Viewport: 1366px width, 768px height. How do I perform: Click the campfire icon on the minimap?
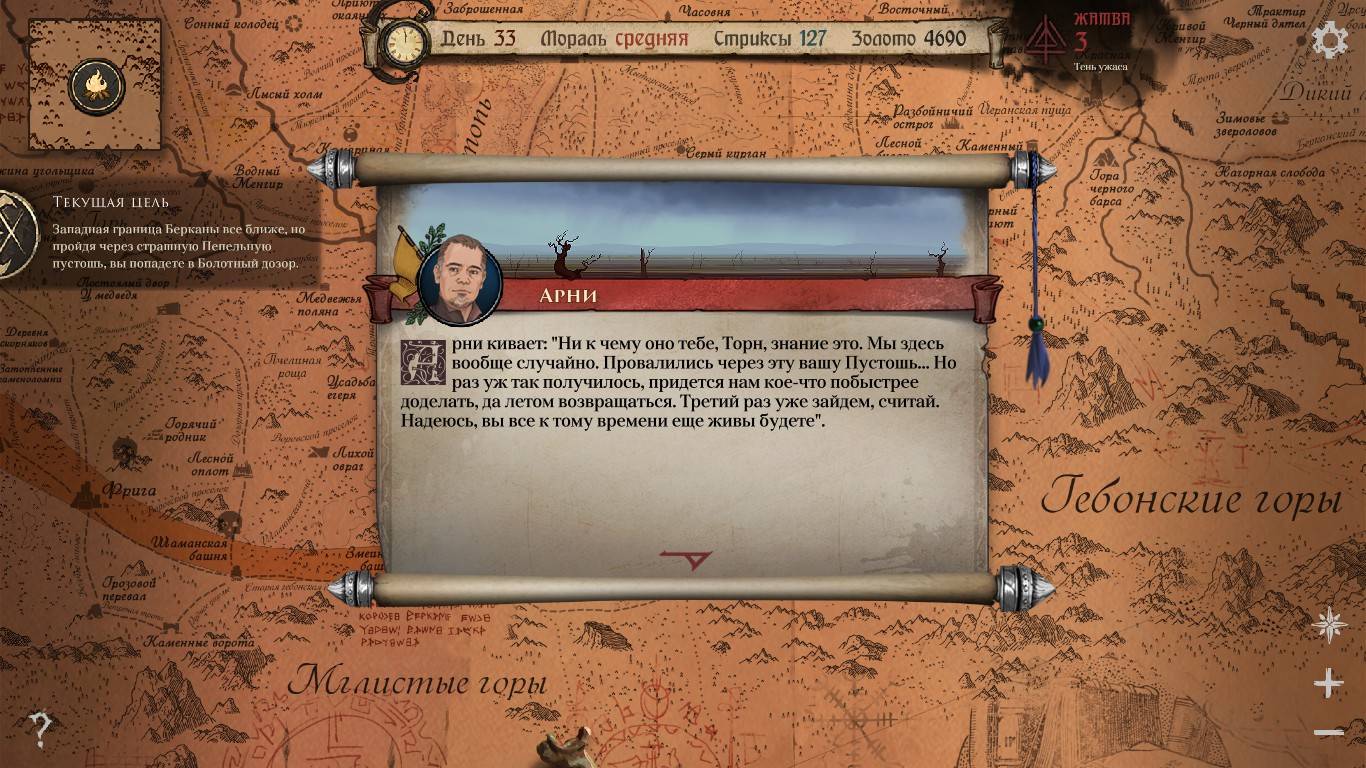(96, 87)
